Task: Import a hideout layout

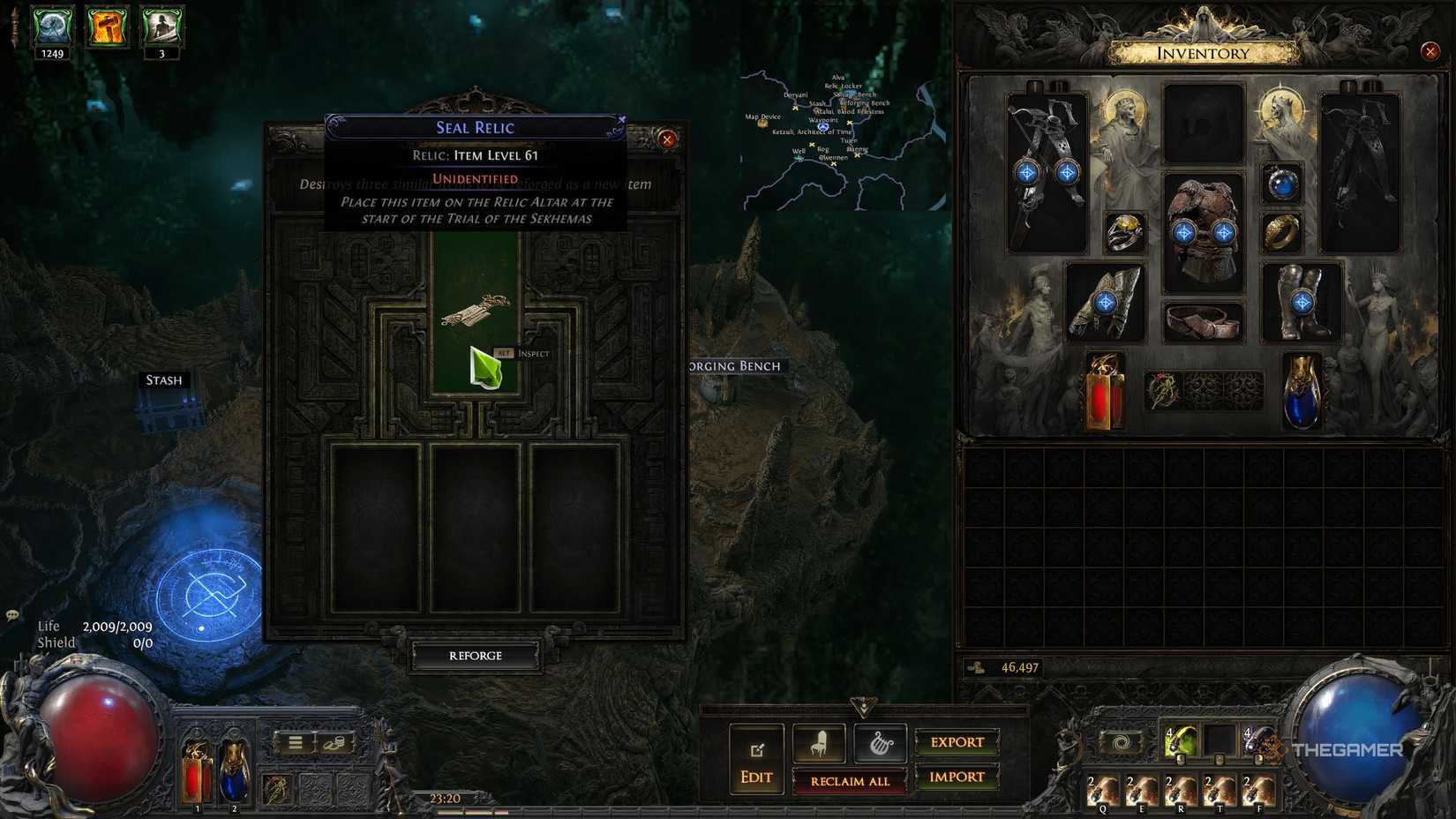Action: [x=957, y=778]
